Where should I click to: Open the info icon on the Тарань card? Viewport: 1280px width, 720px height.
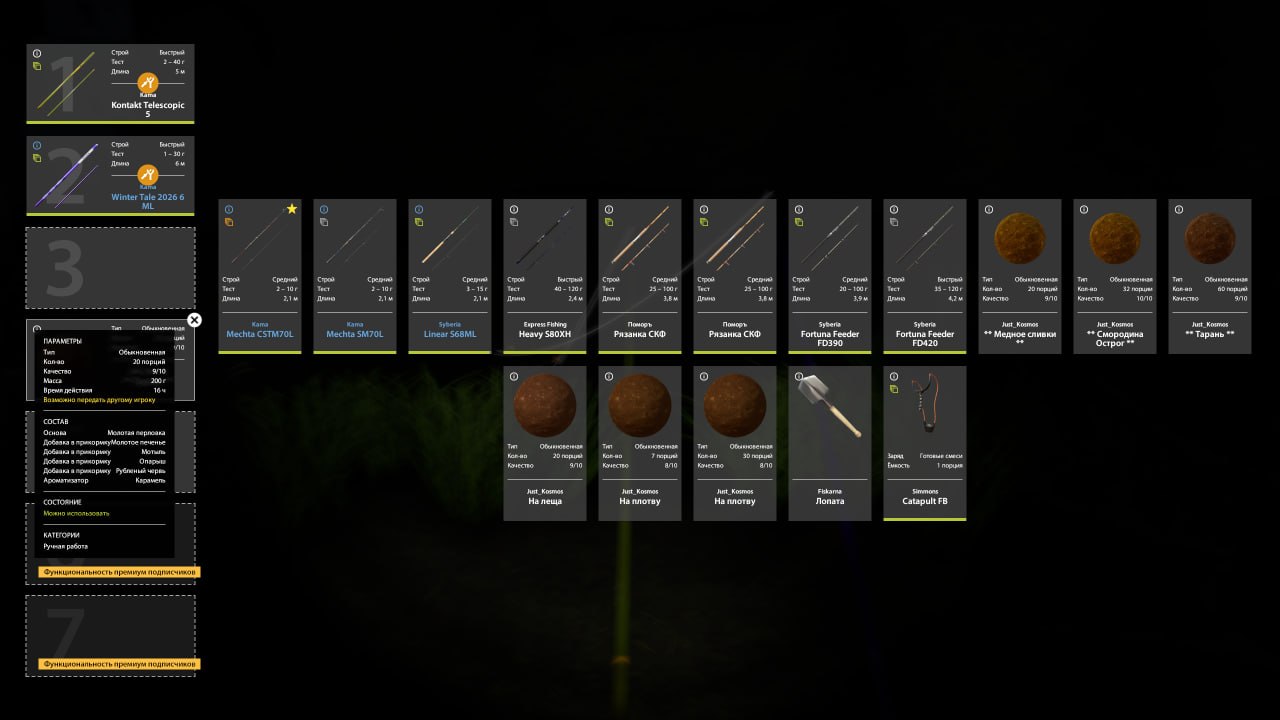coord(1178,209)
